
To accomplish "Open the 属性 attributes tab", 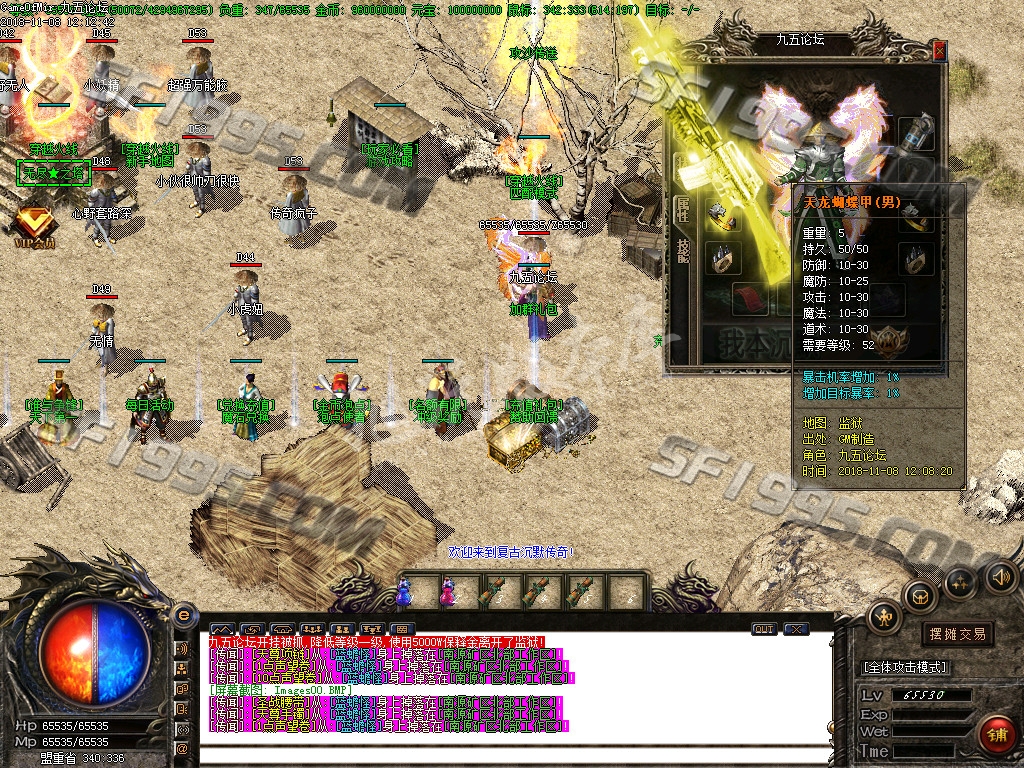I will pyautogui.click(x=684, y=206).
